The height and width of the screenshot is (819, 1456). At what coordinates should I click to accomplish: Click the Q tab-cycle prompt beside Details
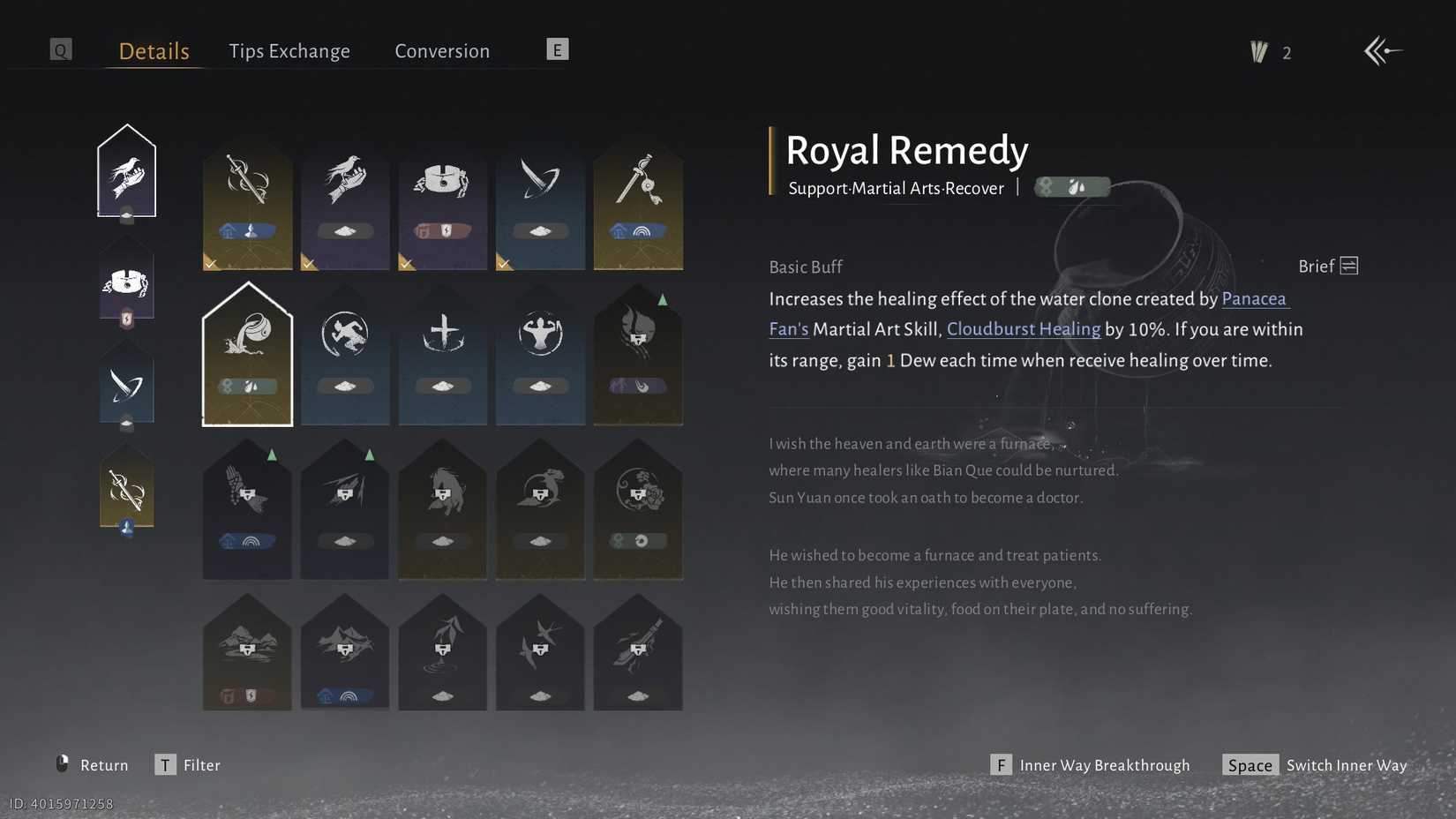(x=60, y=49)
